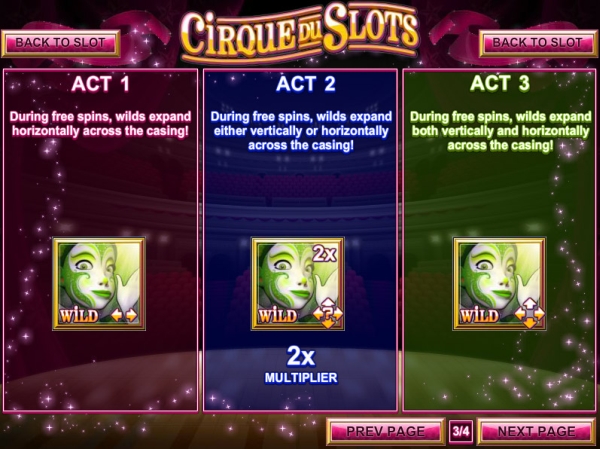
Task: Open the next page of the paytable
Action: tap(537, 431)
